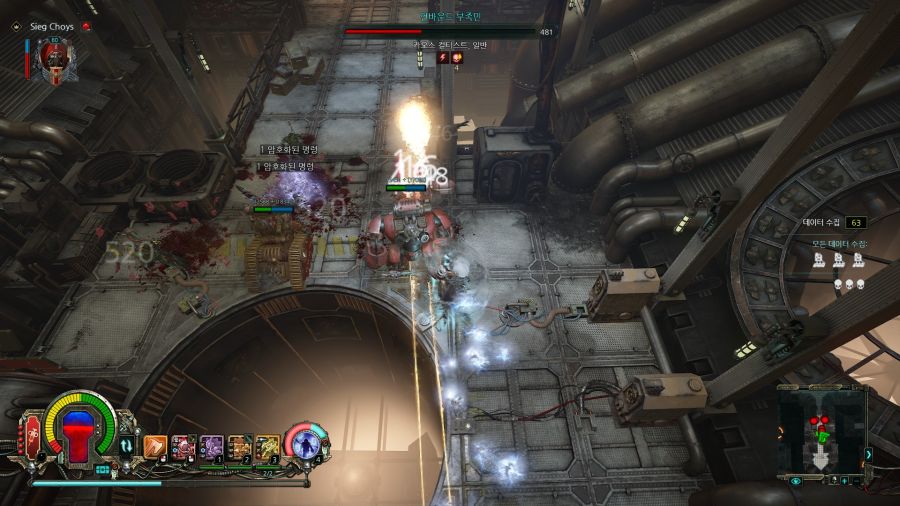Screen dimensions: 900x506
Task: Click the red inoculator panel by the gauge
Action: 32,442
